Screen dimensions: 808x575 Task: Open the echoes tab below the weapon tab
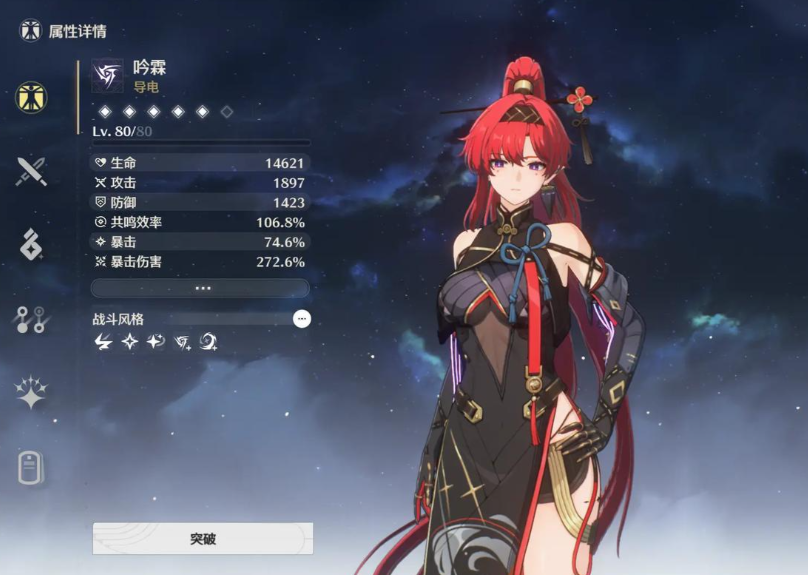click(x=31, y=244)
